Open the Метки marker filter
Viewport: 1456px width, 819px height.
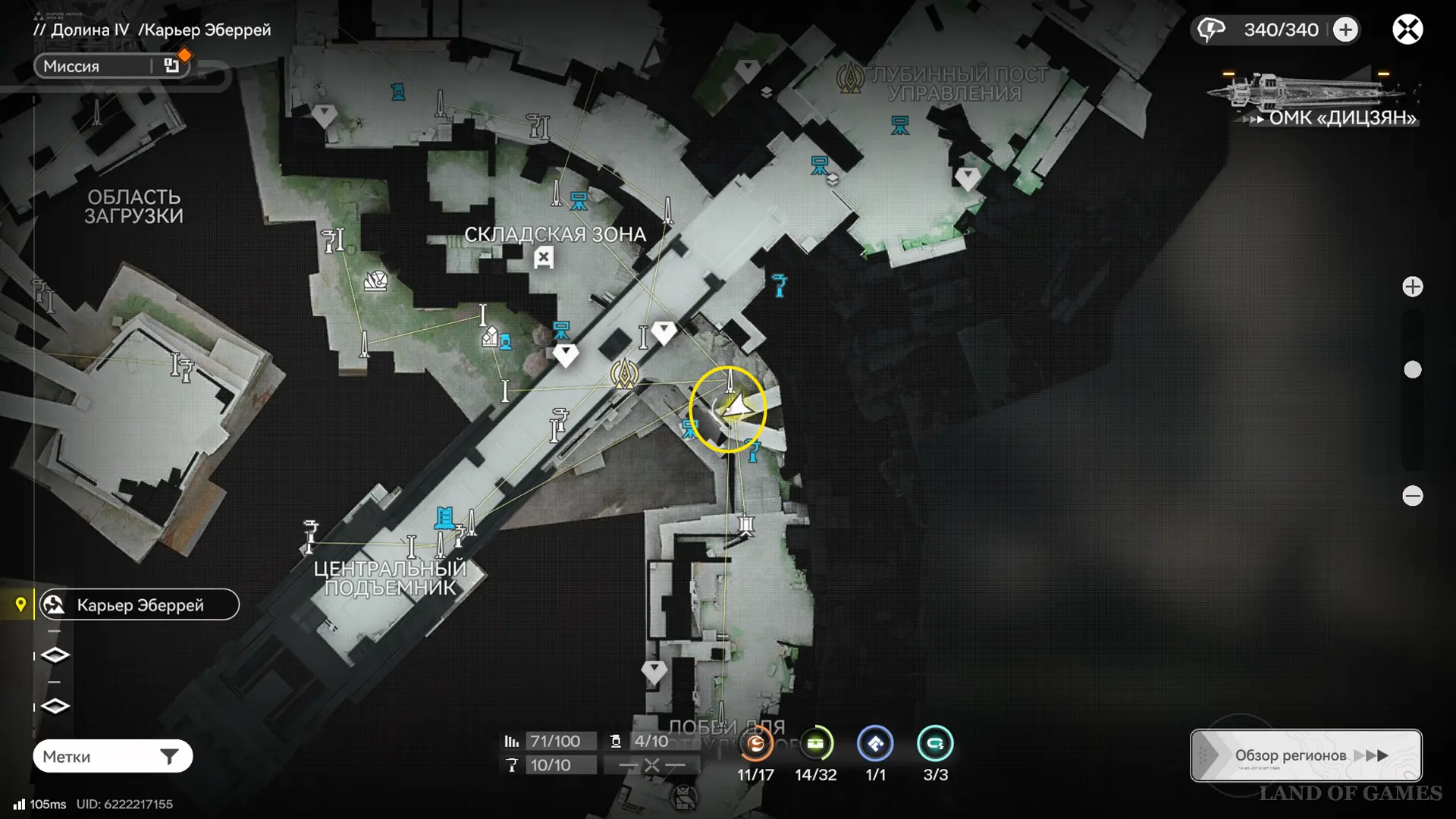(x=112, y=756)
